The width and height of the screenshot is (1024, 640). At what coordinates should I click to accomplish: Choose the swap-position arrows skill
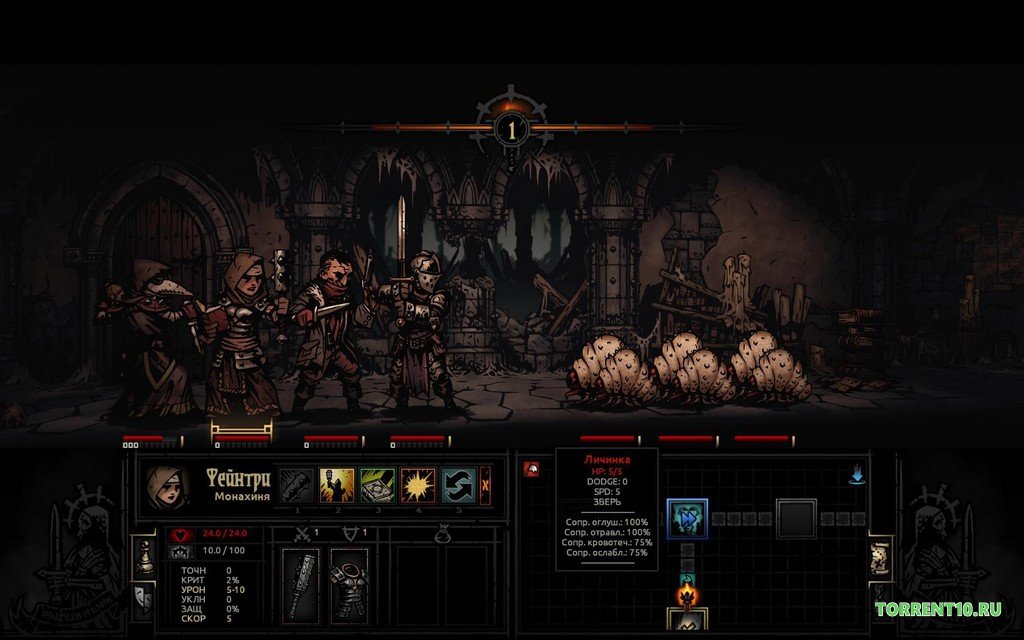[457, 486]
